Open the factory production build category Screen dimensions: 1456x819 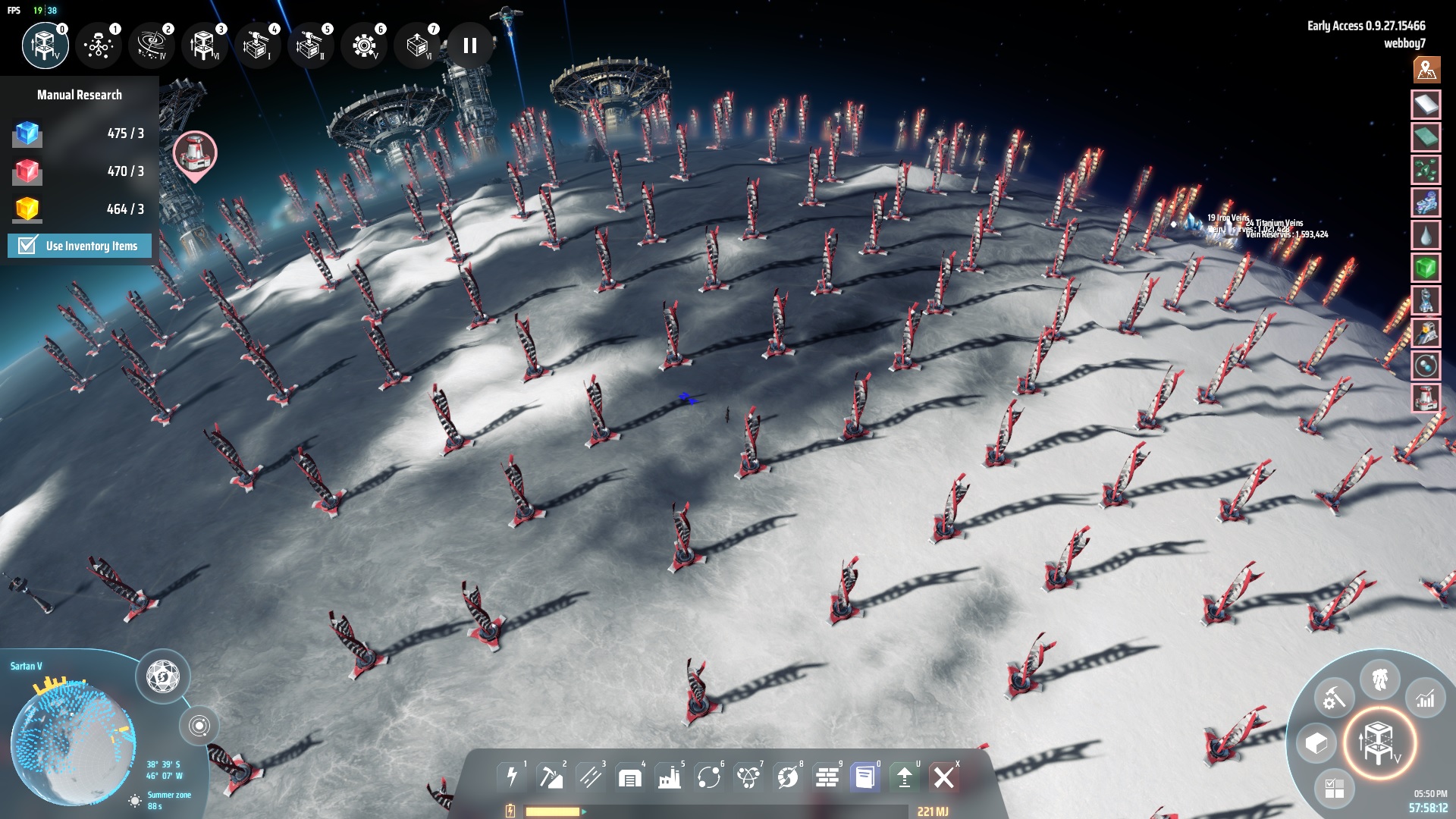click(670, 777)
